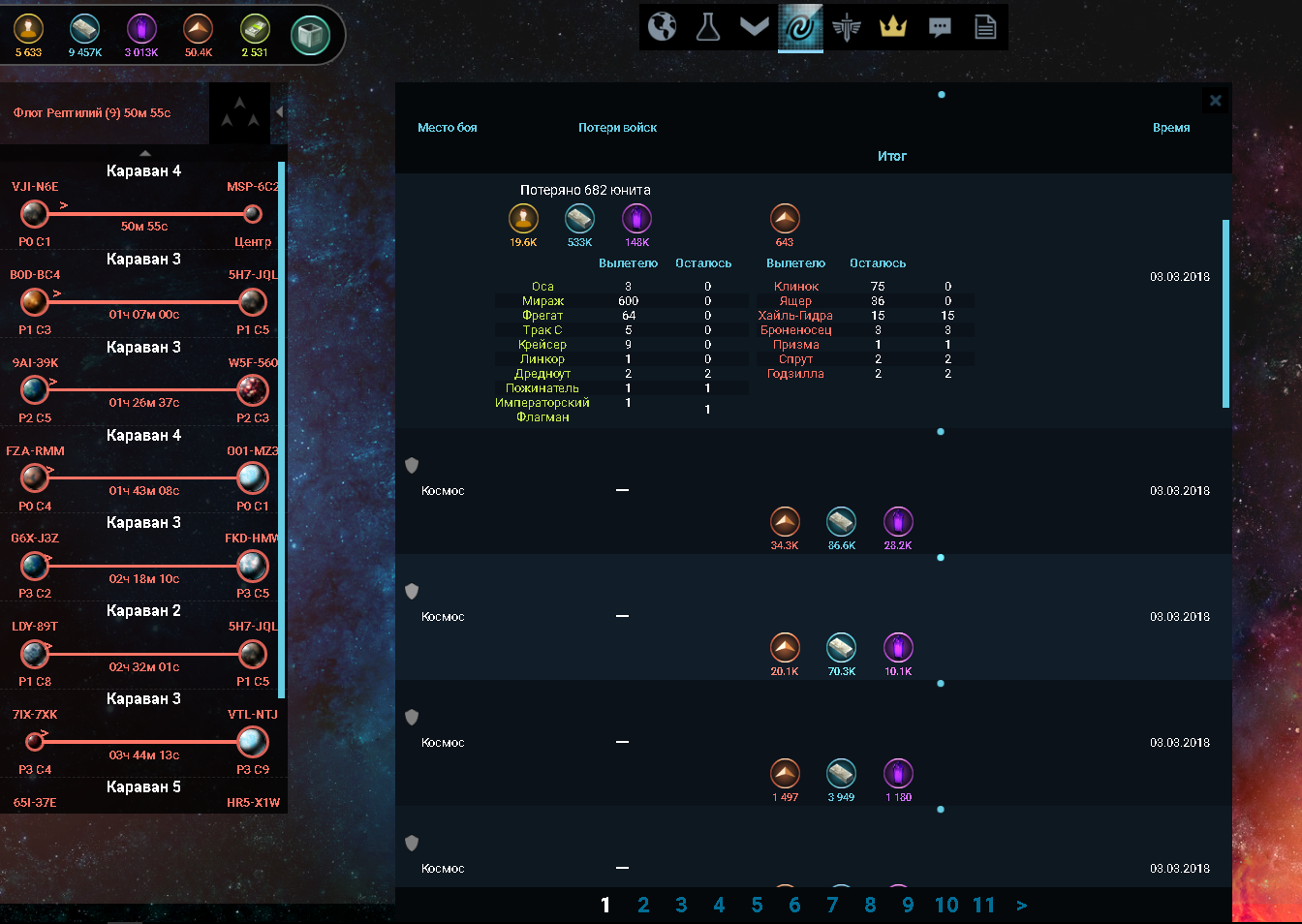Go to page 2 of reports
Viewport: 1302px width, 924px height.
[643, 905]
